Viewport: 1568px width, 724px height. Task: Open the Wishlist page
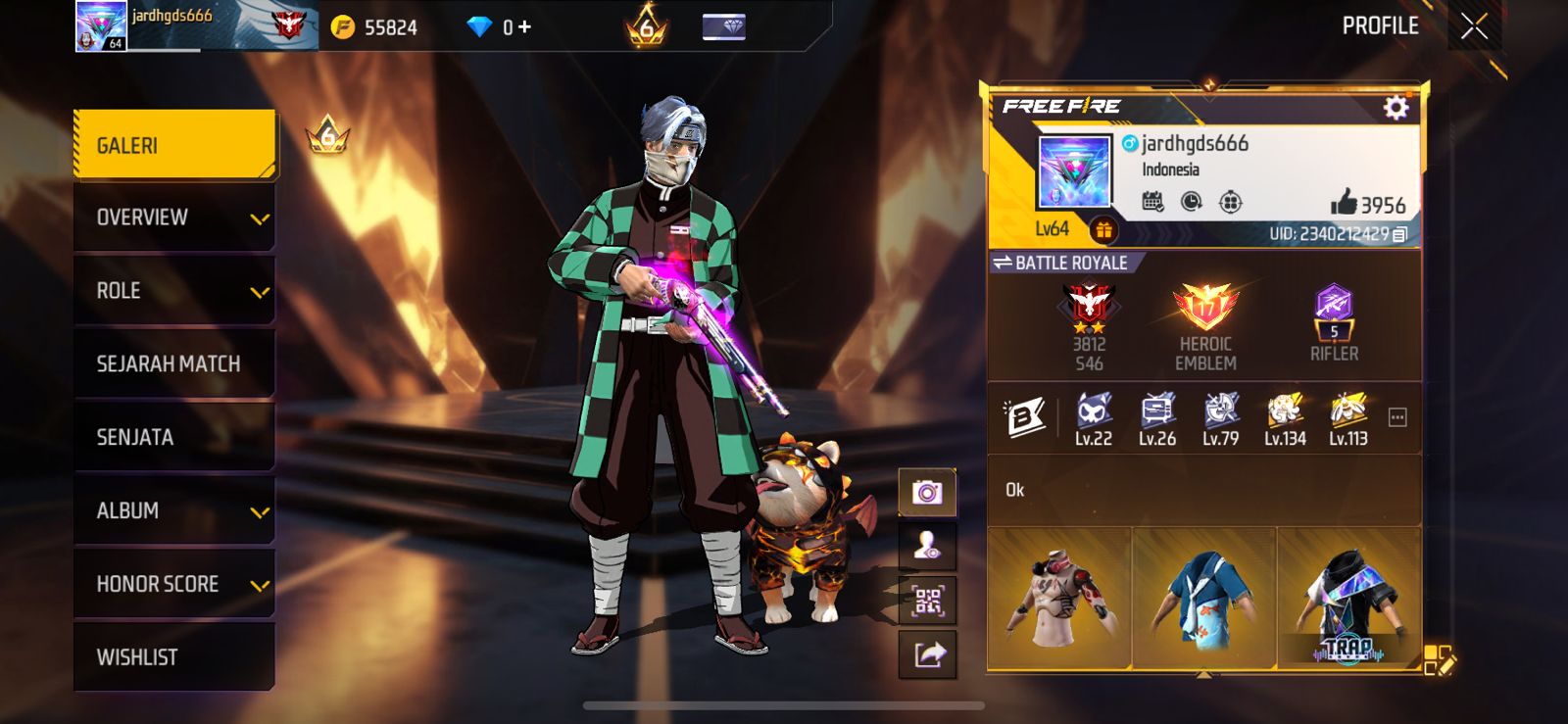click(174, 657)
